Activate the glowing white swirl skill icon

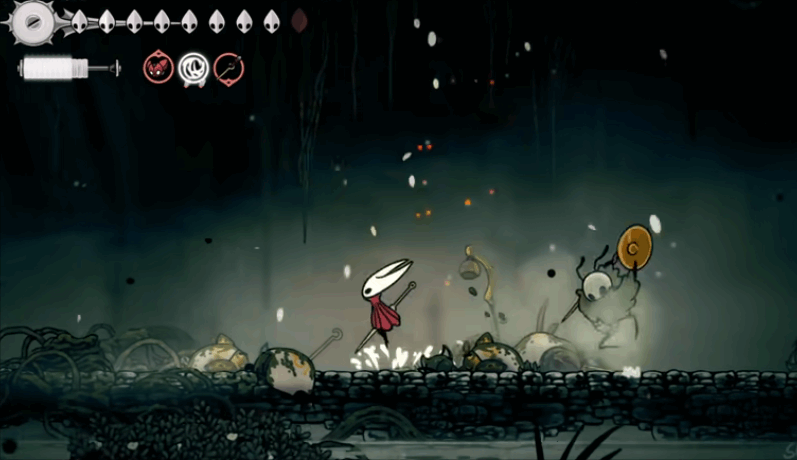coord(193,68)
